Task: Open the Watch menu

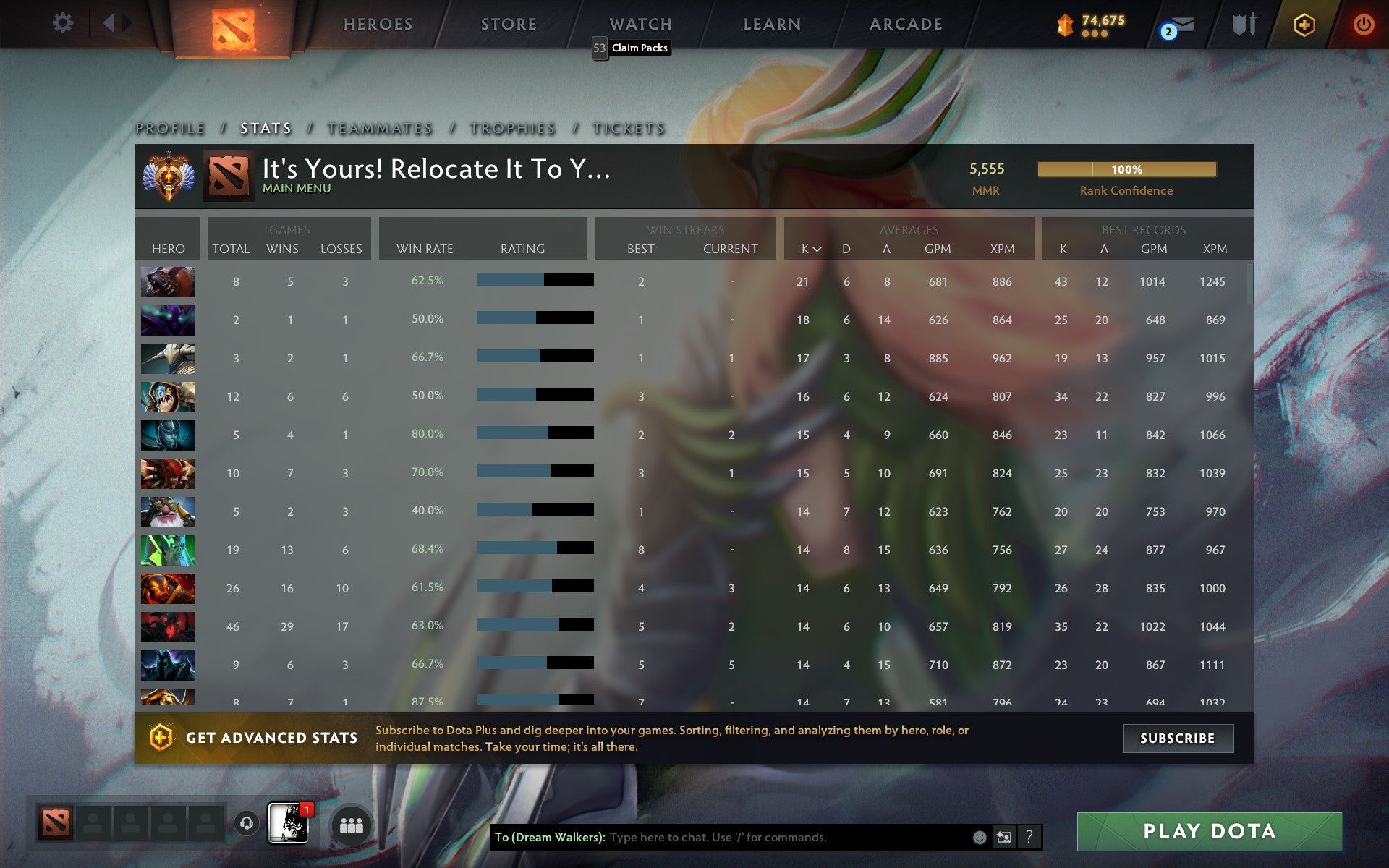Action: coord(639,24)
